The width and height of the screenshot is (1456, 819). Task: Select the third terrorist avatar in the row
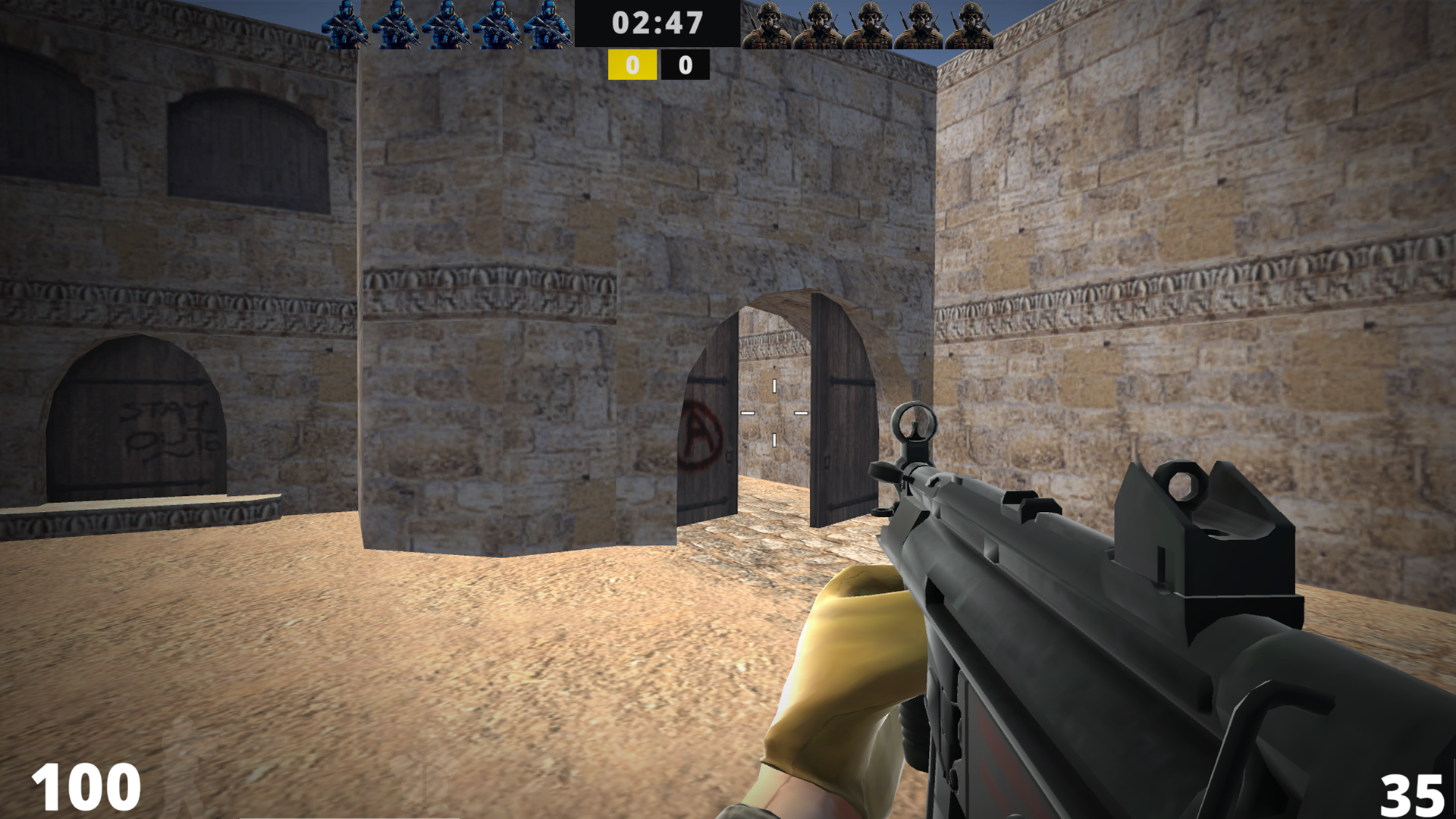pyautogui.click(x=869, y=24)
